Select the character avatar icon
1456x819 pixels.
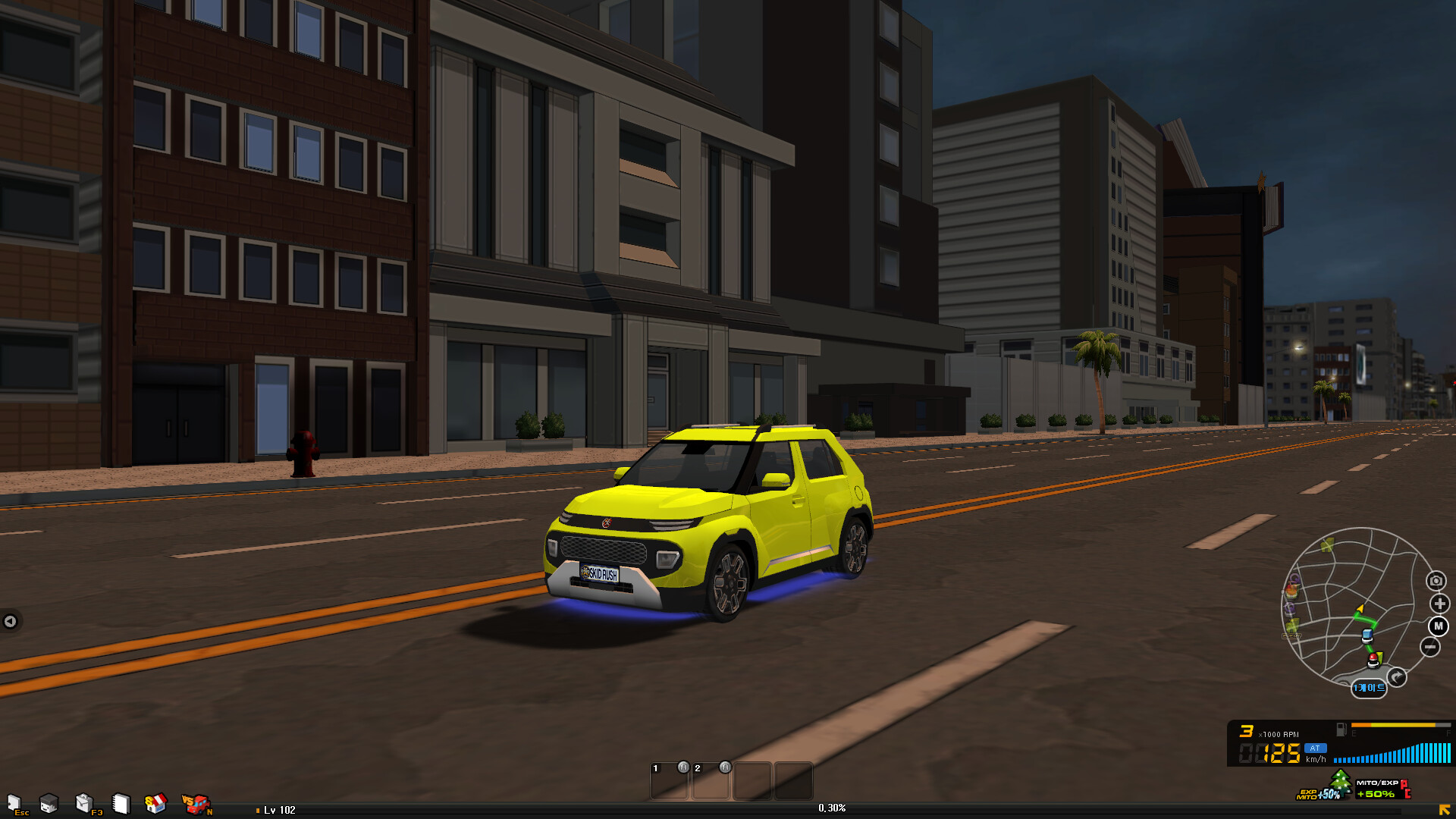[49, 804]
